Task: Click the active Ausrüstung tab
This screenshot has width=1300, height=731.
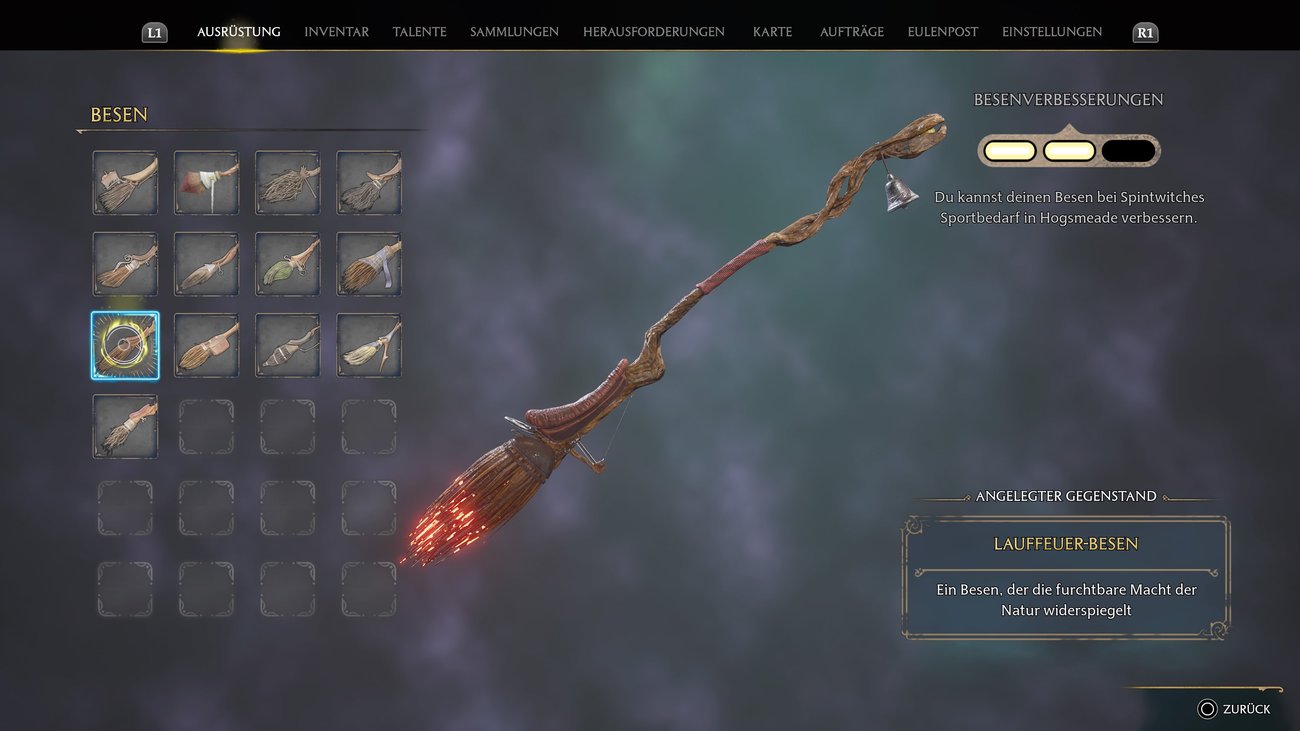Action: pyautogui.click(x=238, y=32)
